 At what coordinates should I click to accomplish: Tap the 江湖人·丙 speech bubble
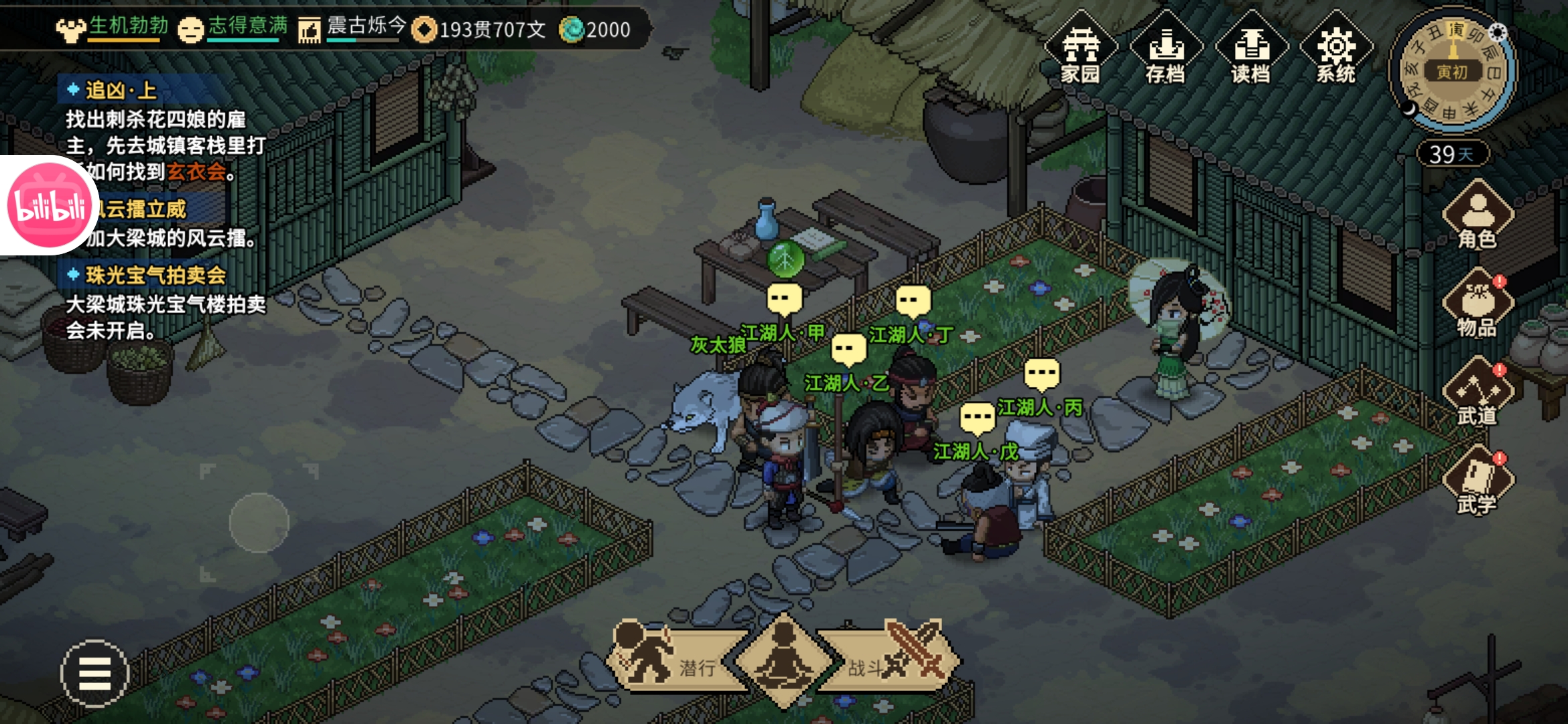click(x=1042, y=374)
